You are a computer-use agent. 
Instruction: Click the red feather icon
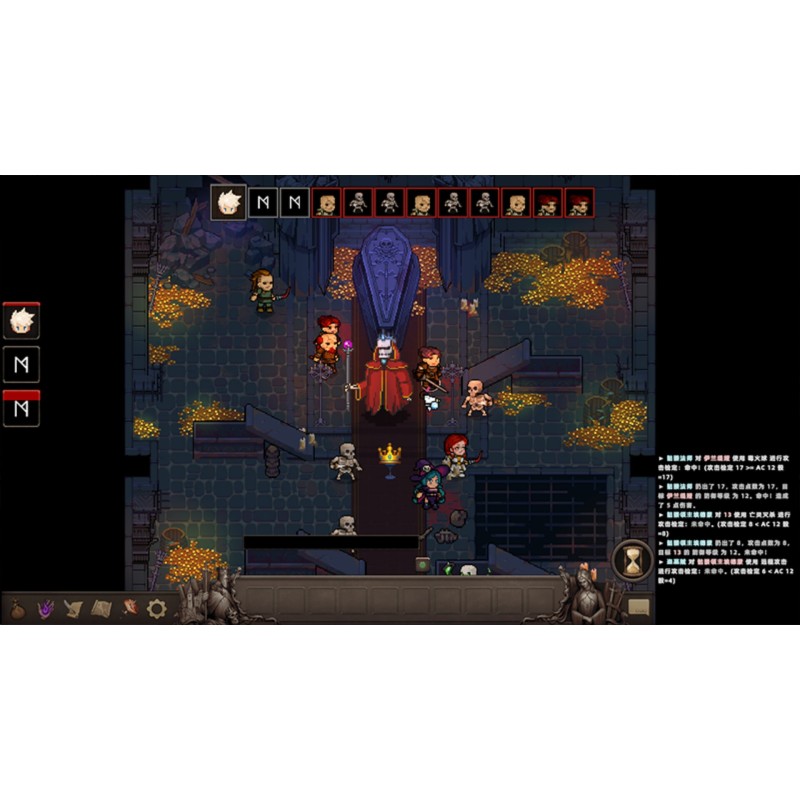(129, 608)
